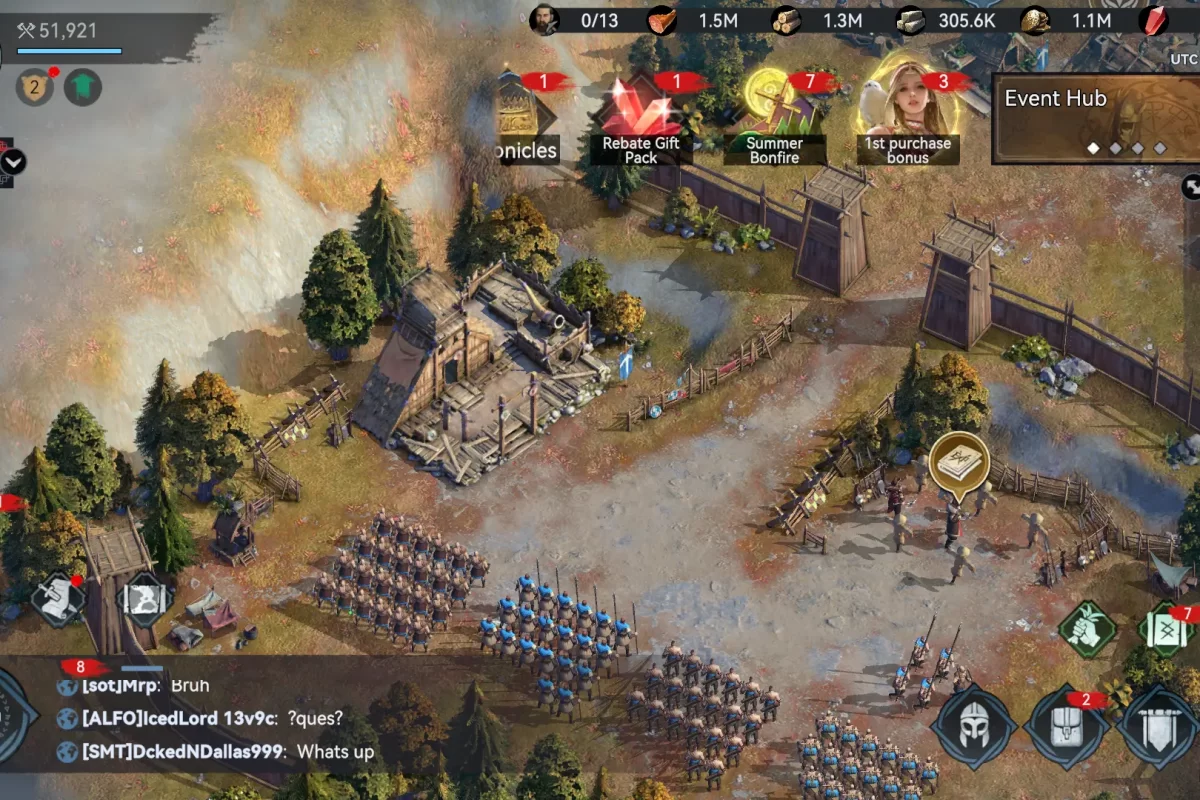Open the green rune scroll icon

[1166, 631]
